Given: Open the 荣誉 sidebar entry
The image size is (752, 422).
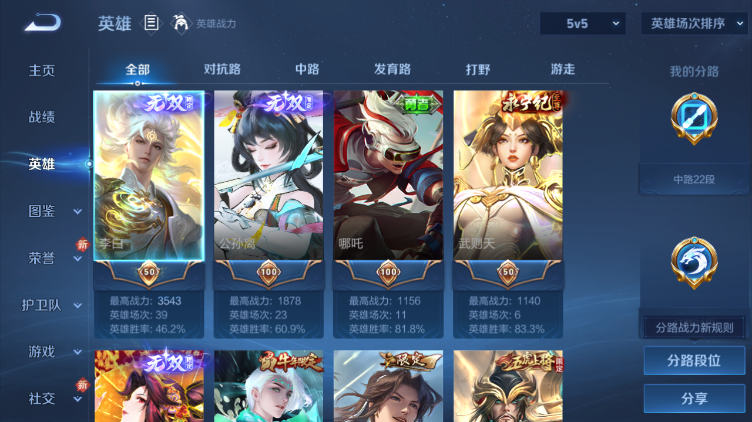Looking at the screenshot, I should click(x=42, y=257).
